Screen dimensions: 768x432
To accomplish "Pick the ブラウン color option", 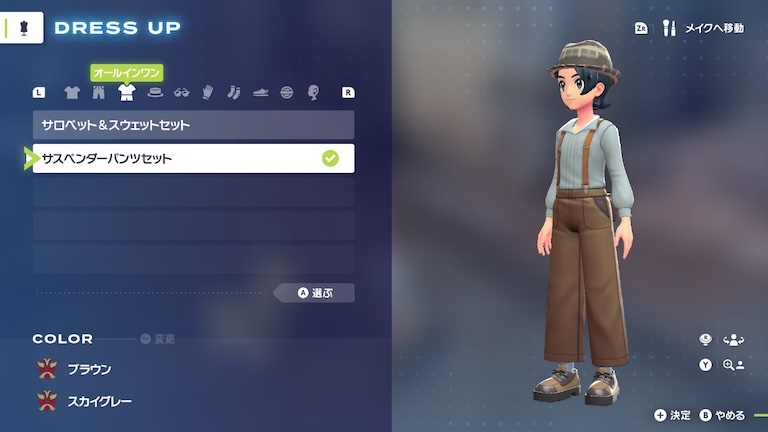I will (x=88, y=370).
